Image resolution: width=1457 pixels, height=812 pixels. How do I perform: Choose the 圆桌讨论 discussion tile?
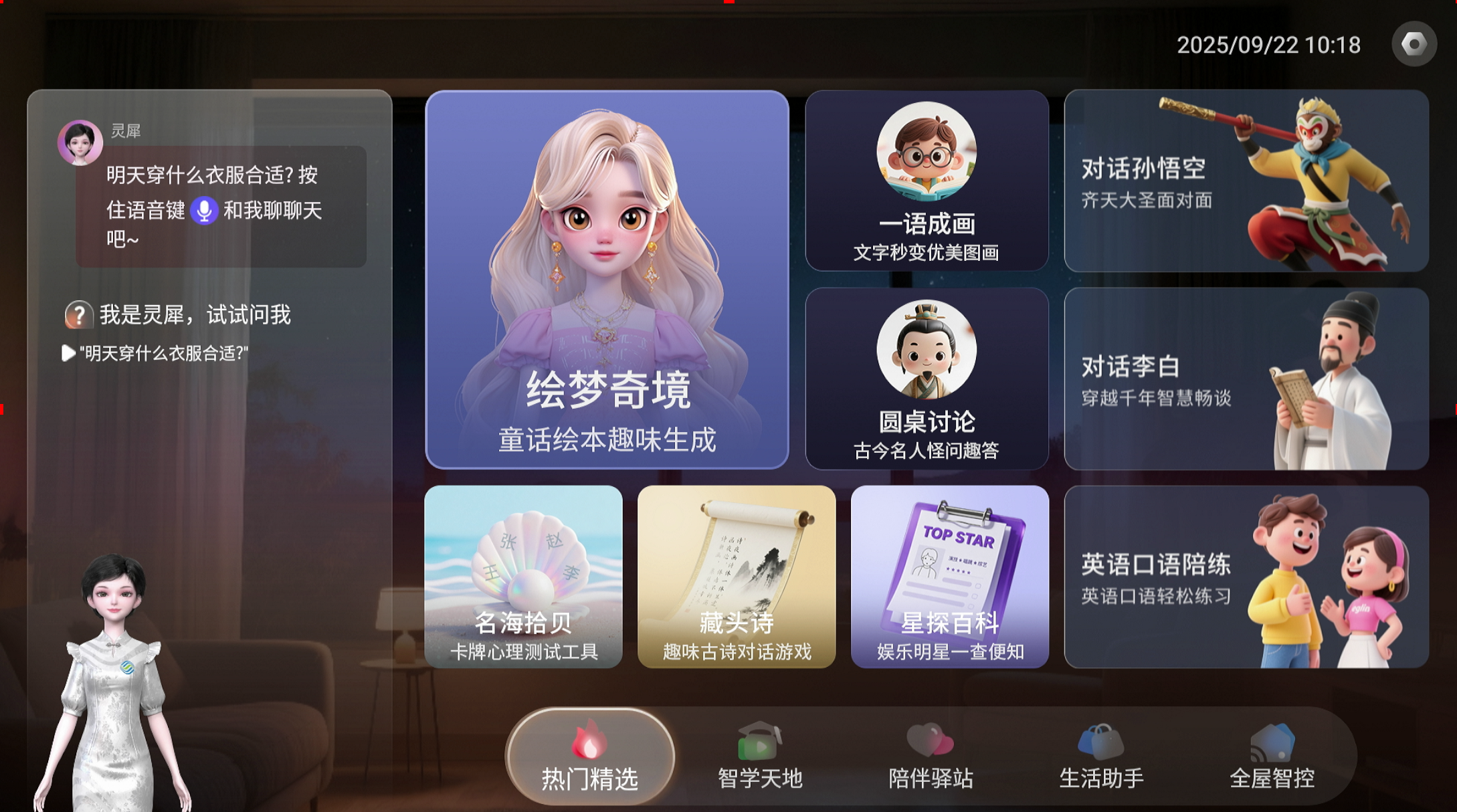[x=927, y=379]
